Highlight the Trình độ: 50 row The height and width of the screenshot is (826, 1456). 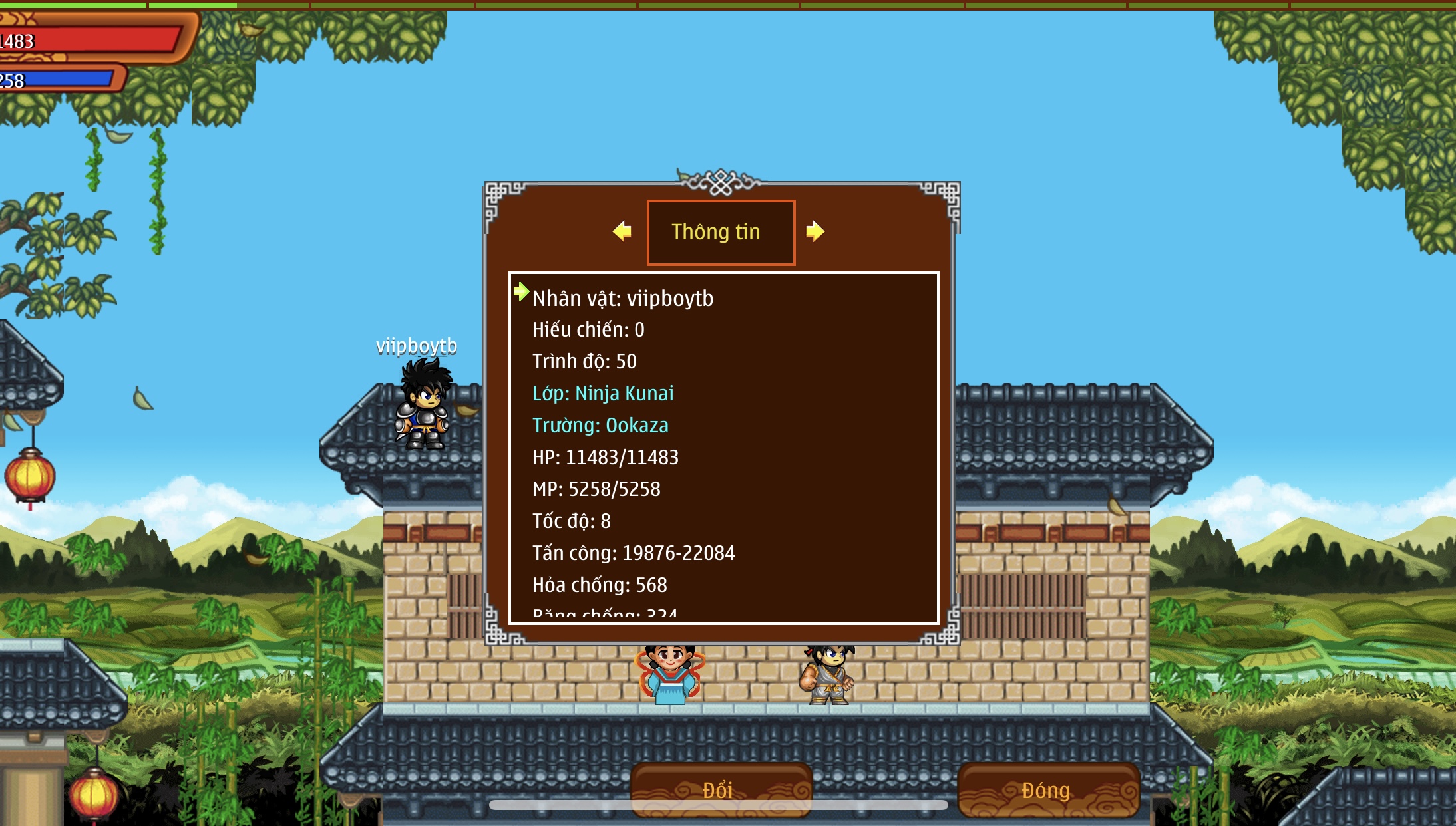point(584,362)
